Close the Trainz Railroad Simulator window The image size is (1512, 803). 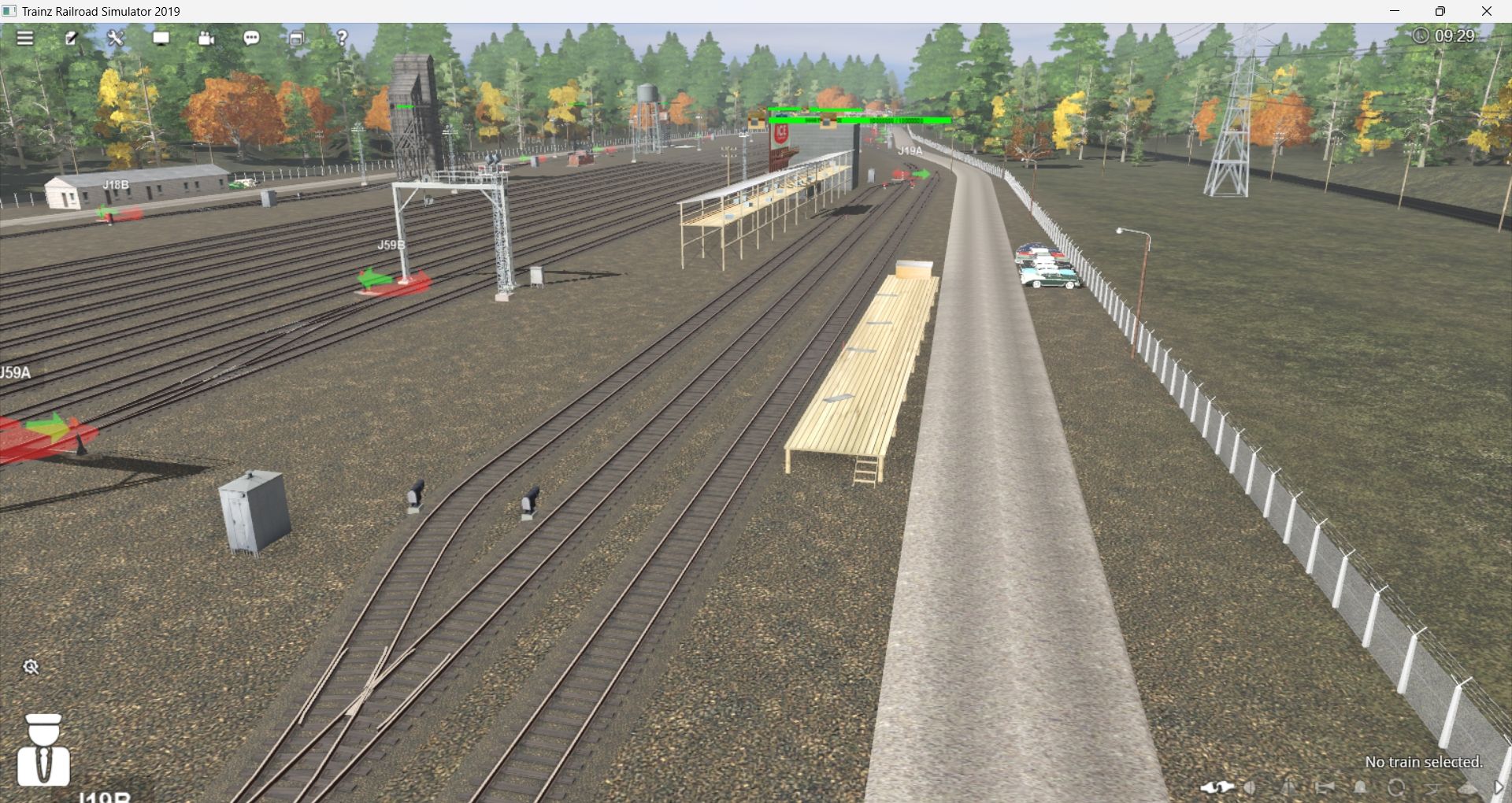tap(1487, 11)
